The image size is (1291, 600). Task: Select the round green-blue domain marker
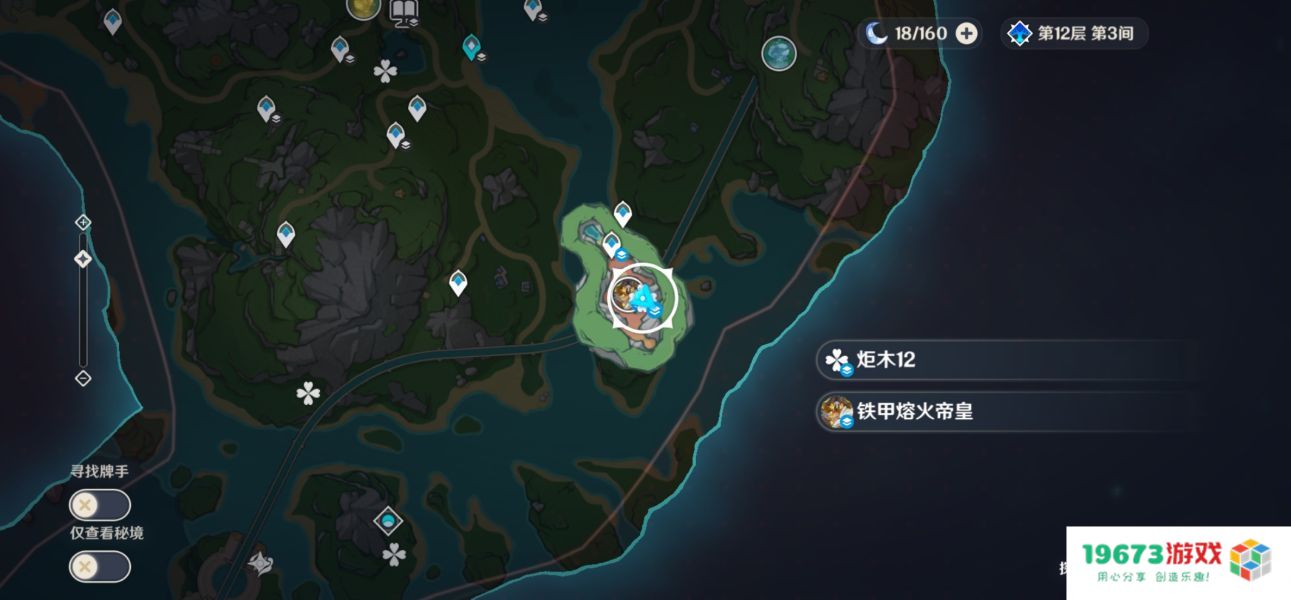point(778,53)
